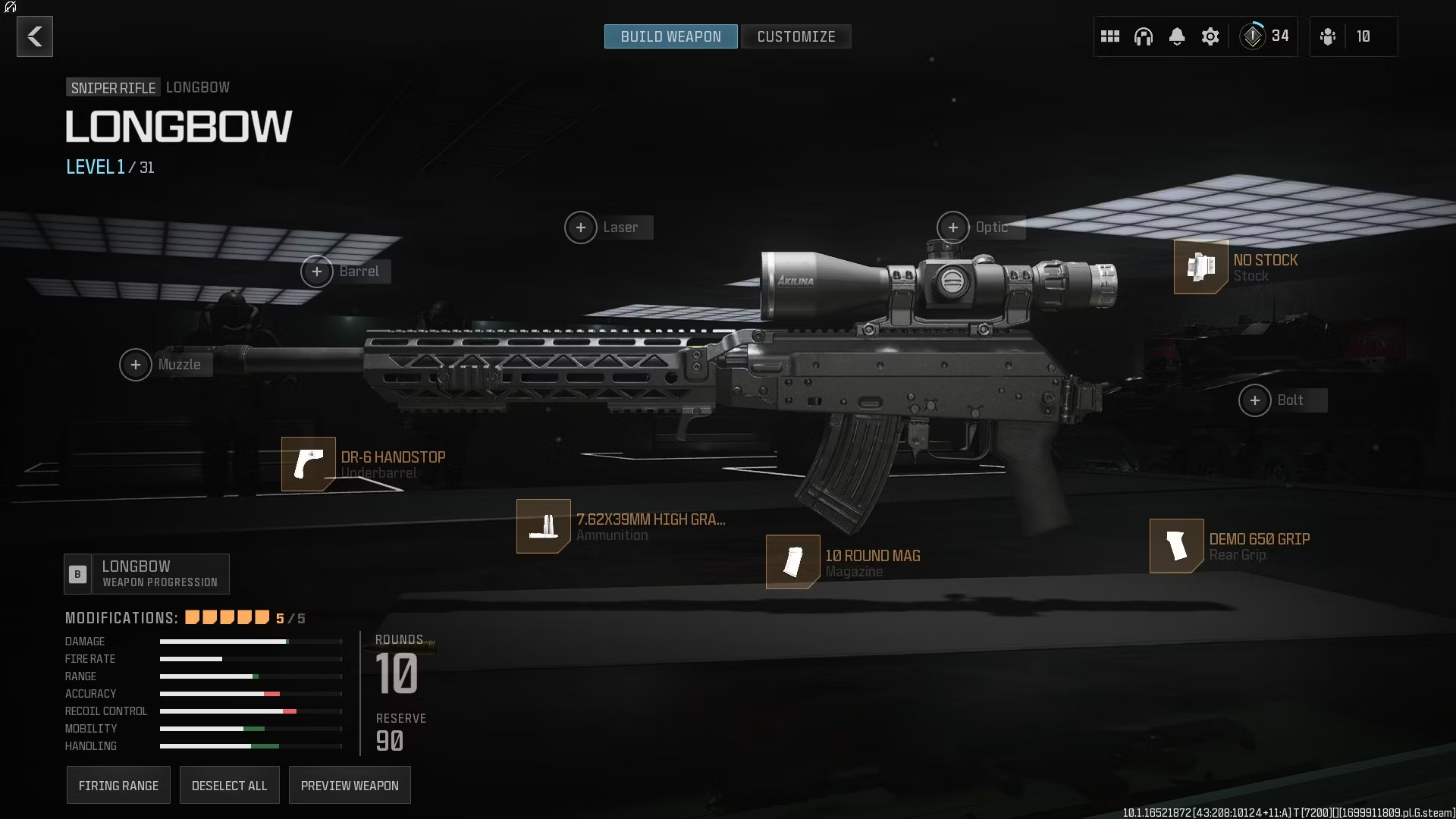Screen dimensions: 1456x819
Task: Open the headset voice chat icon
Action: click(1144, 36)
